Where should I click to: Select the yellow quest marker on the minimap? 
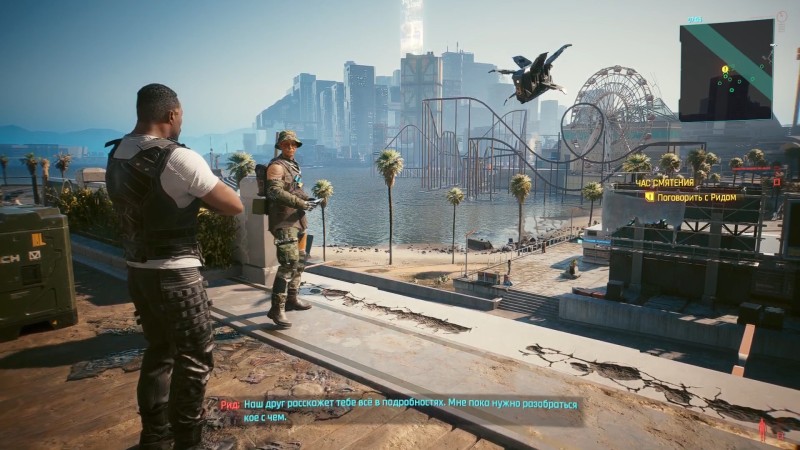pos(725,69)
